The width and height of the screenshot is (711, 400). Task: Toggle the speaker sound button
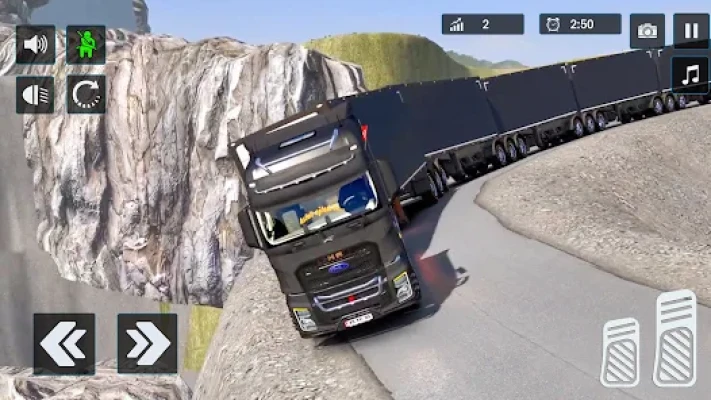[35, 45]
